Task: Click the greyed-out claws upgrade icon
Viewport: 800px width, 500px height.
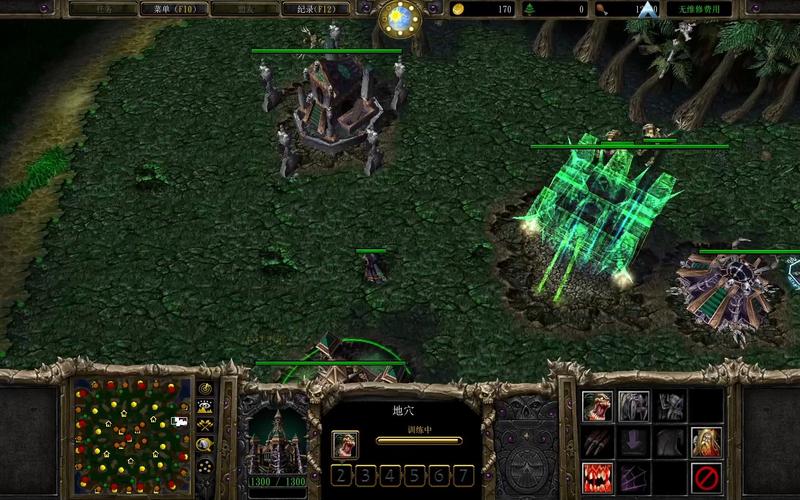Action: [x=598, y=440]
